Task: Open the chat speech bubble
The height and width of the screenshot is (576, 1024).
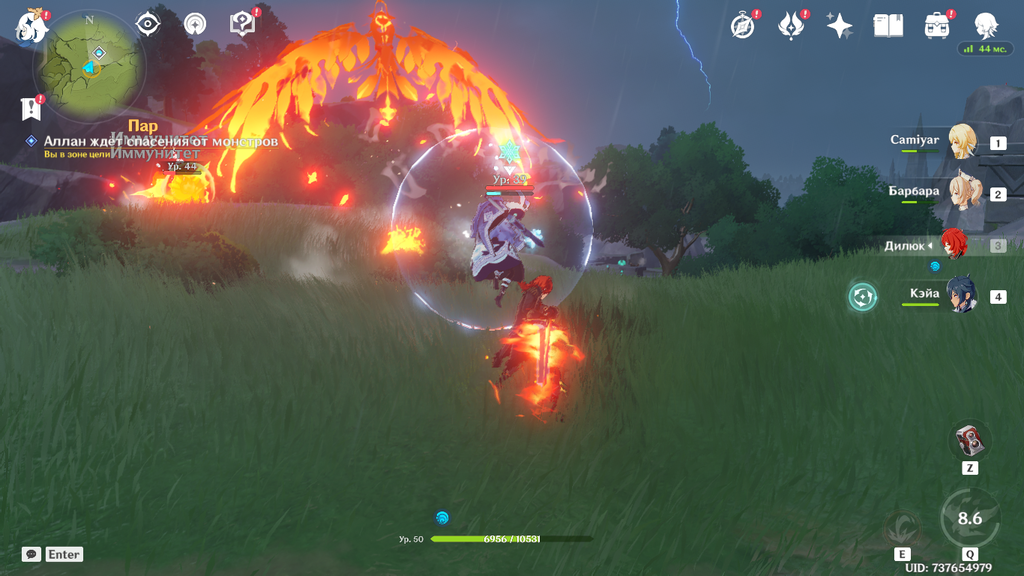Action: (x=31, y=554)
